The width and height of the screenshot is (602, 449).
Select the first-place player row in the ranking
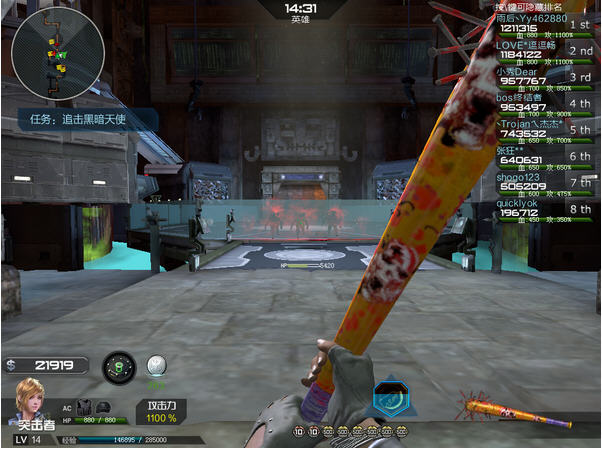(x=543, y=24)
